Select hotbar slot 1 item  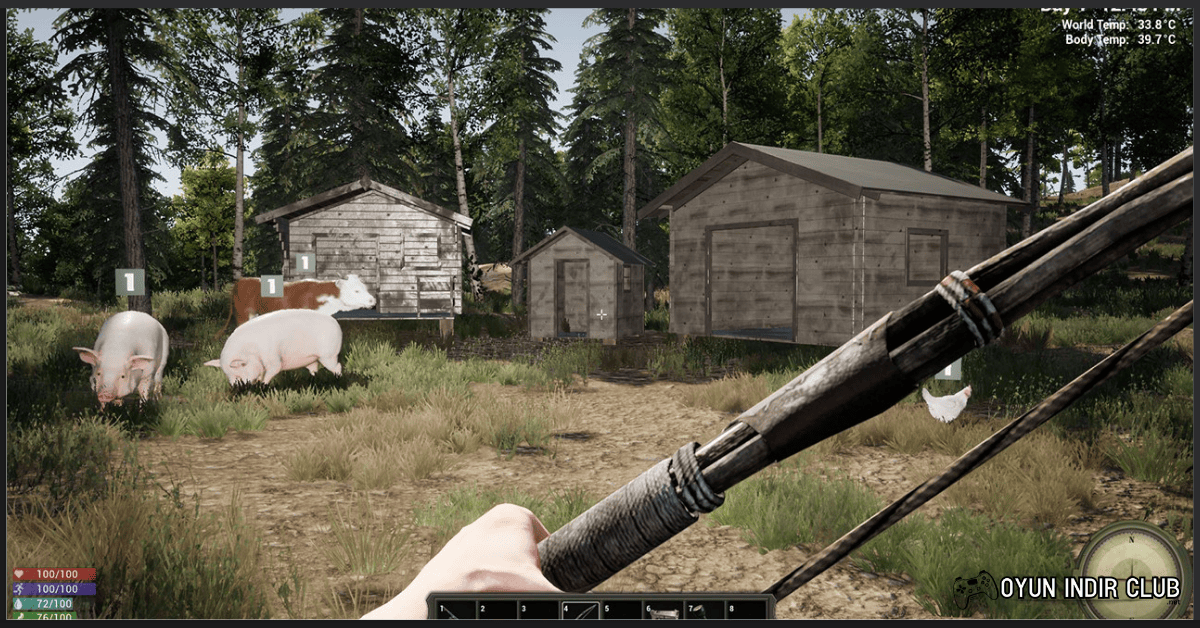pyautogui.click(x=453, y=610)
